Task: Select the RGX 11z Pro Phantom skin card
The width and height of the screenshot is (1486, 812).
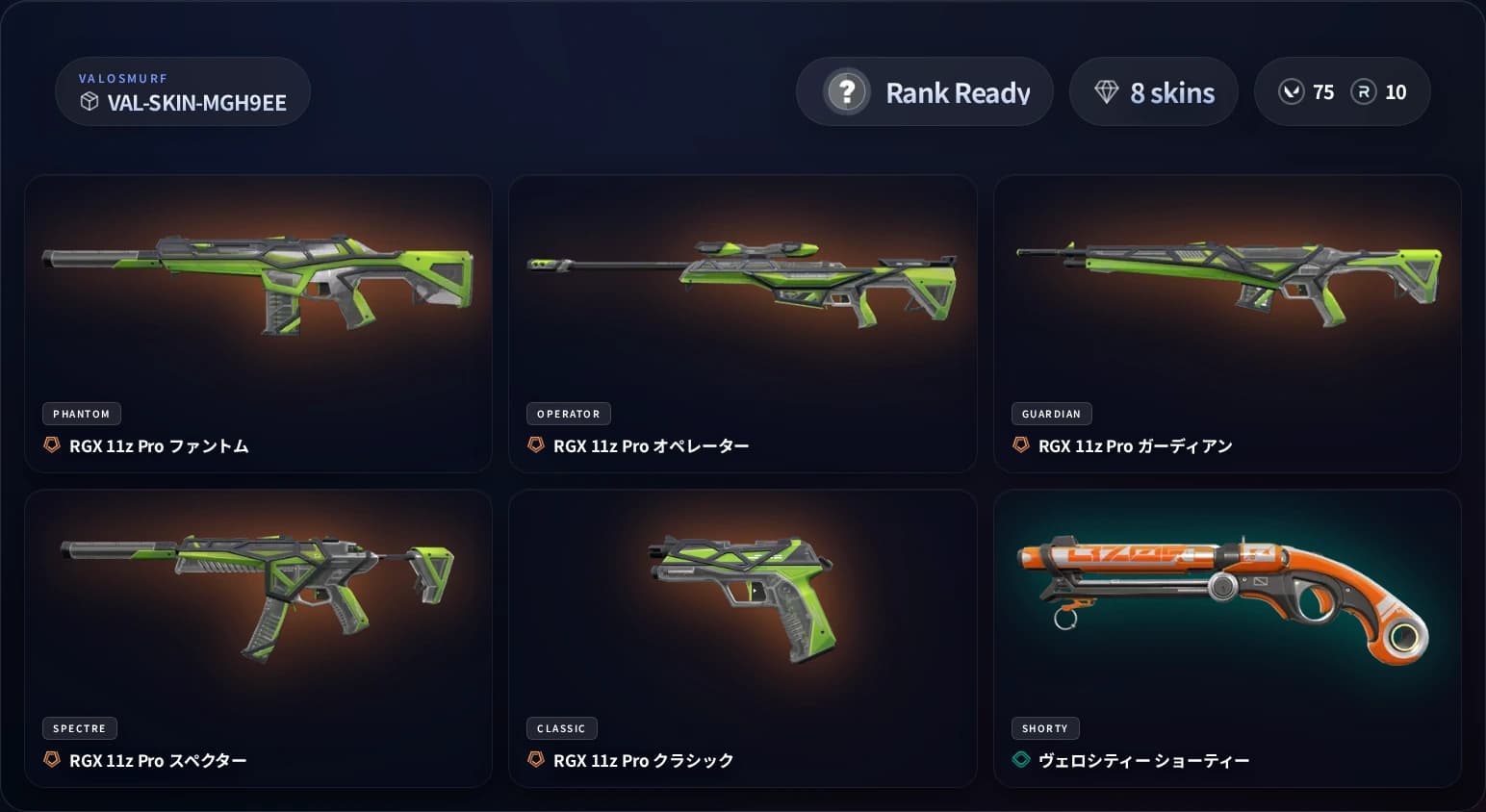Action: [258, 323]
